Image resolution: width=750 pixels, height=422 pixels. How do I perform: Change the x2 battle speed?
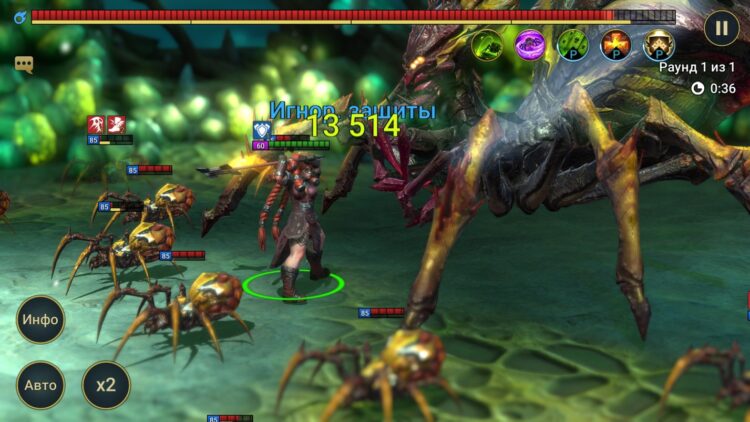click(106, 385)
